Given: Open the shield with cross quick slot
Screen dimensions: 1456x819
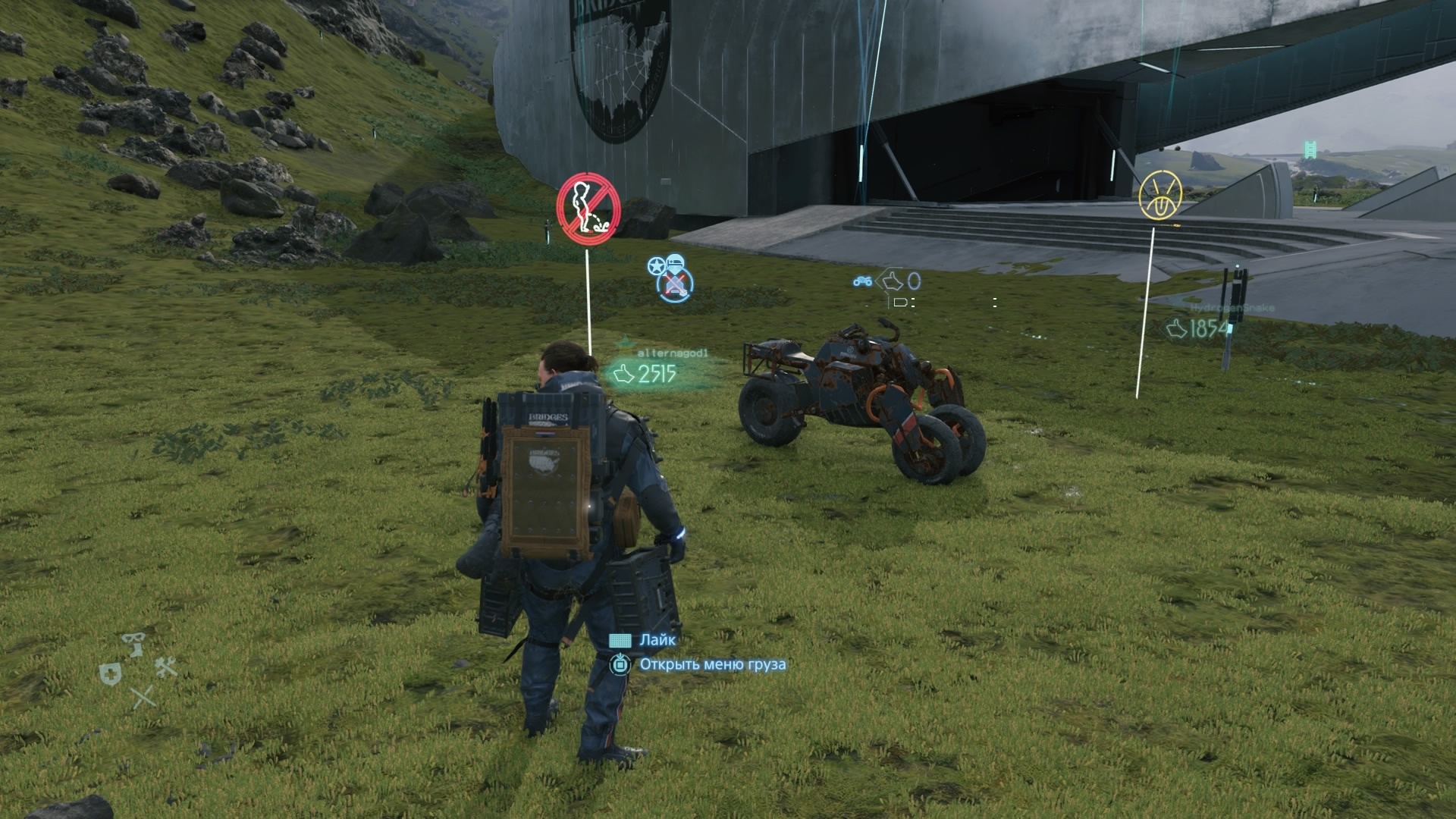Looking at the screenshot, I should tap(111, 674).
